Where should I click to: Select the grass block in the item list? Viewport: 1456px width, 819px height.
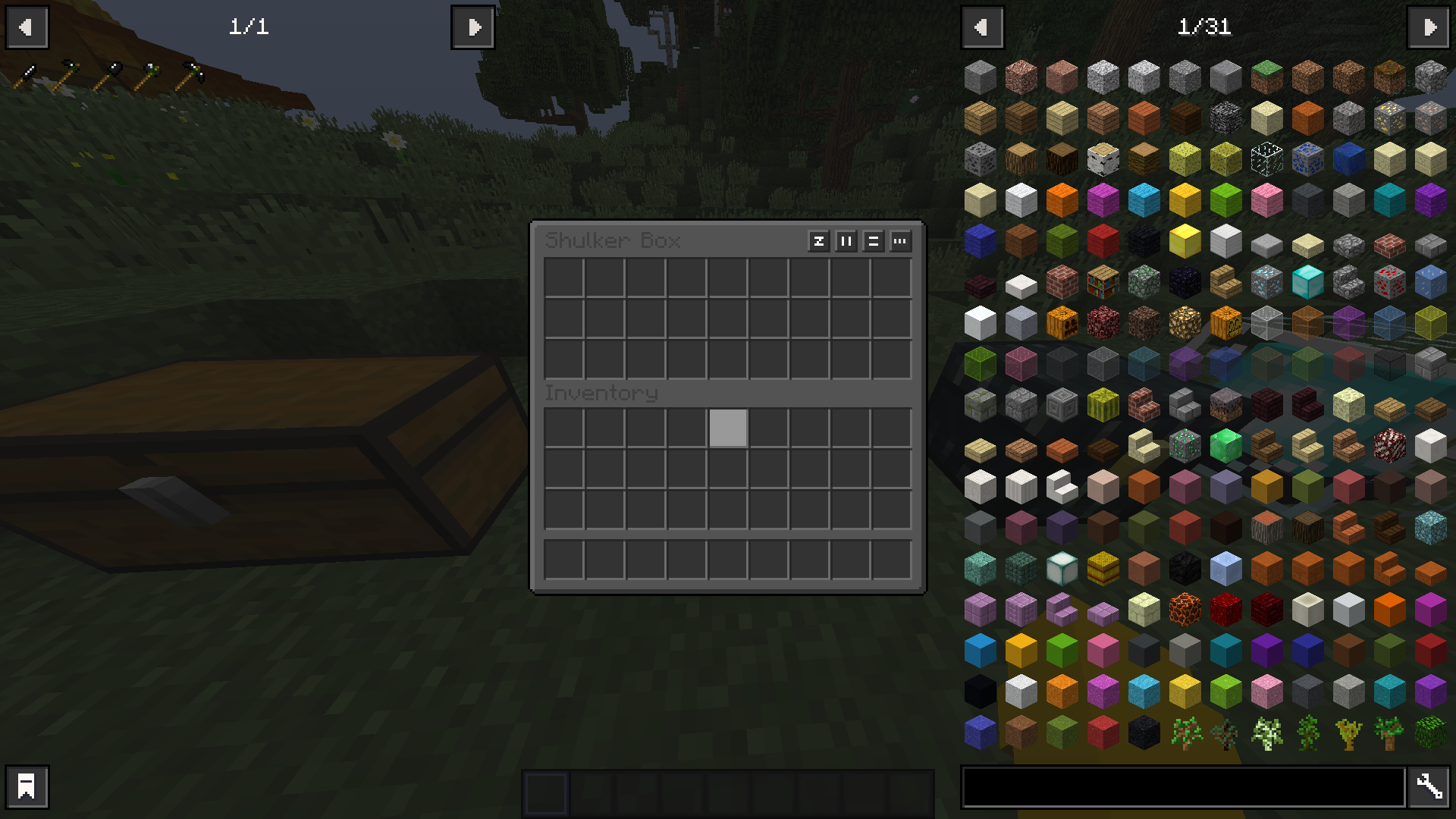[x=1266, y=78]
